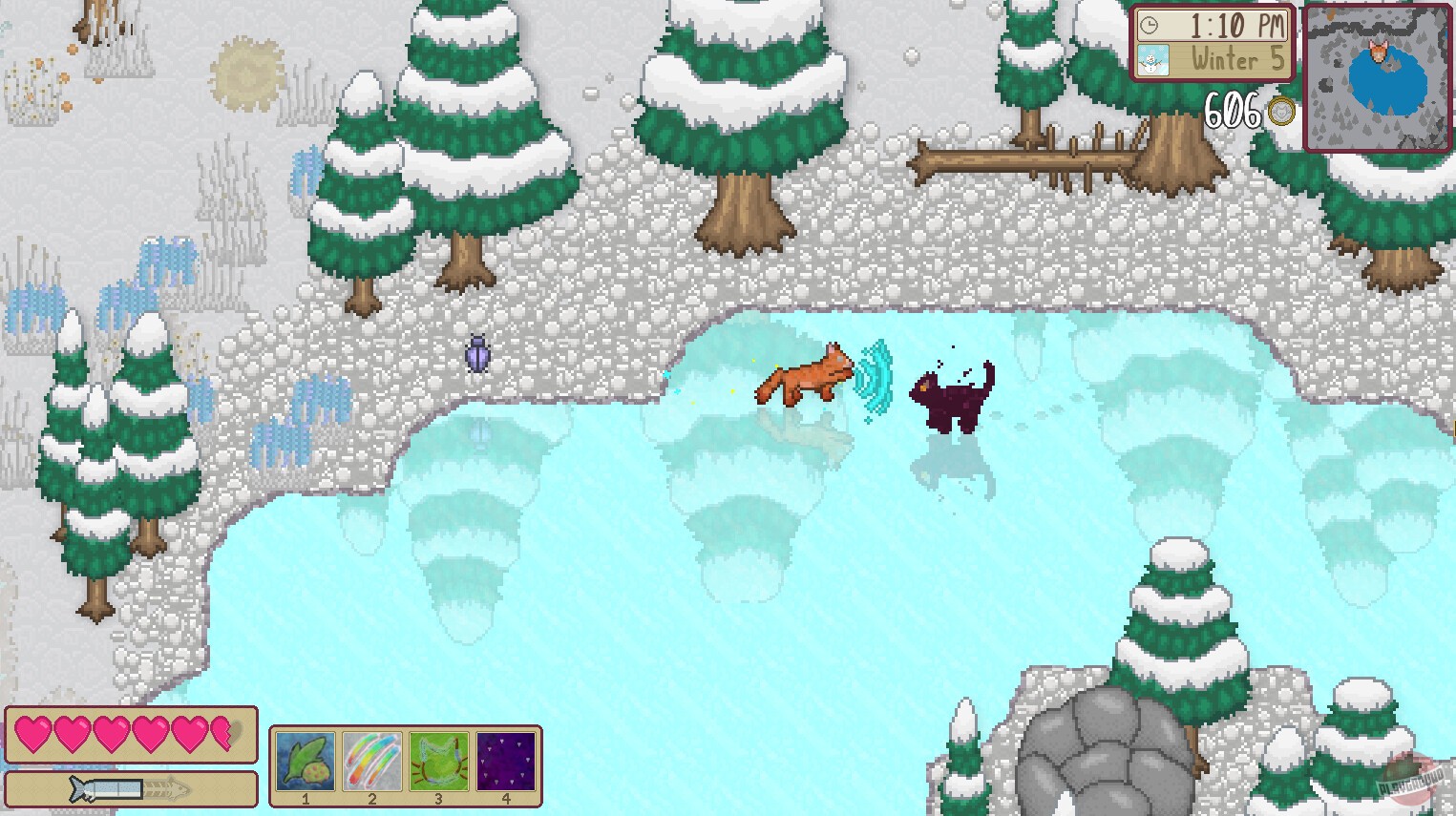Select the purple item in hotbar slot 4
The height and width of the screenshot is (816, 1456).
coord(507,760)
